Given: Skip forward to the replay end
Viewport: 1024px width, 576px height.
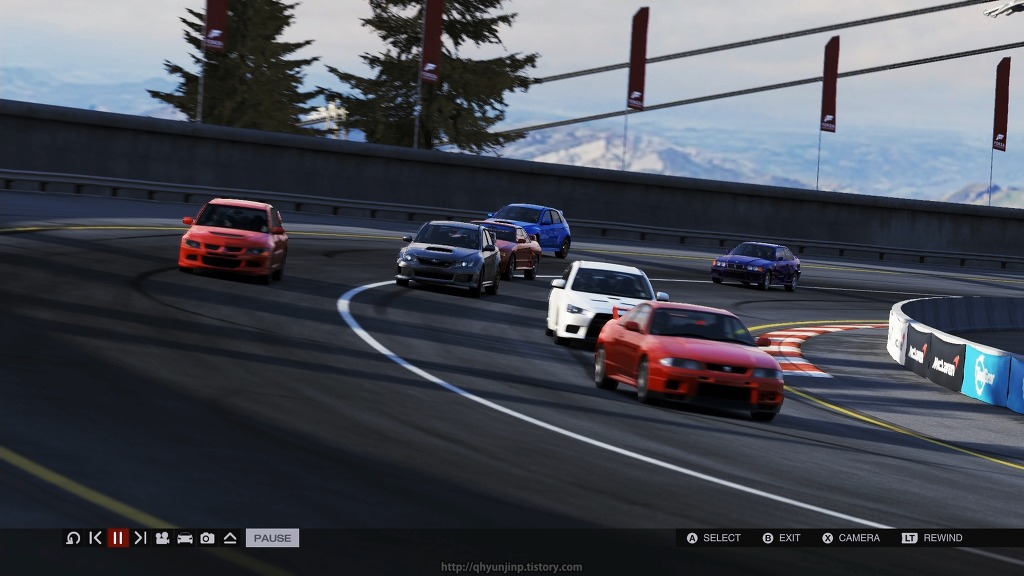Looking at the screenshot, I should coord(140,538).
